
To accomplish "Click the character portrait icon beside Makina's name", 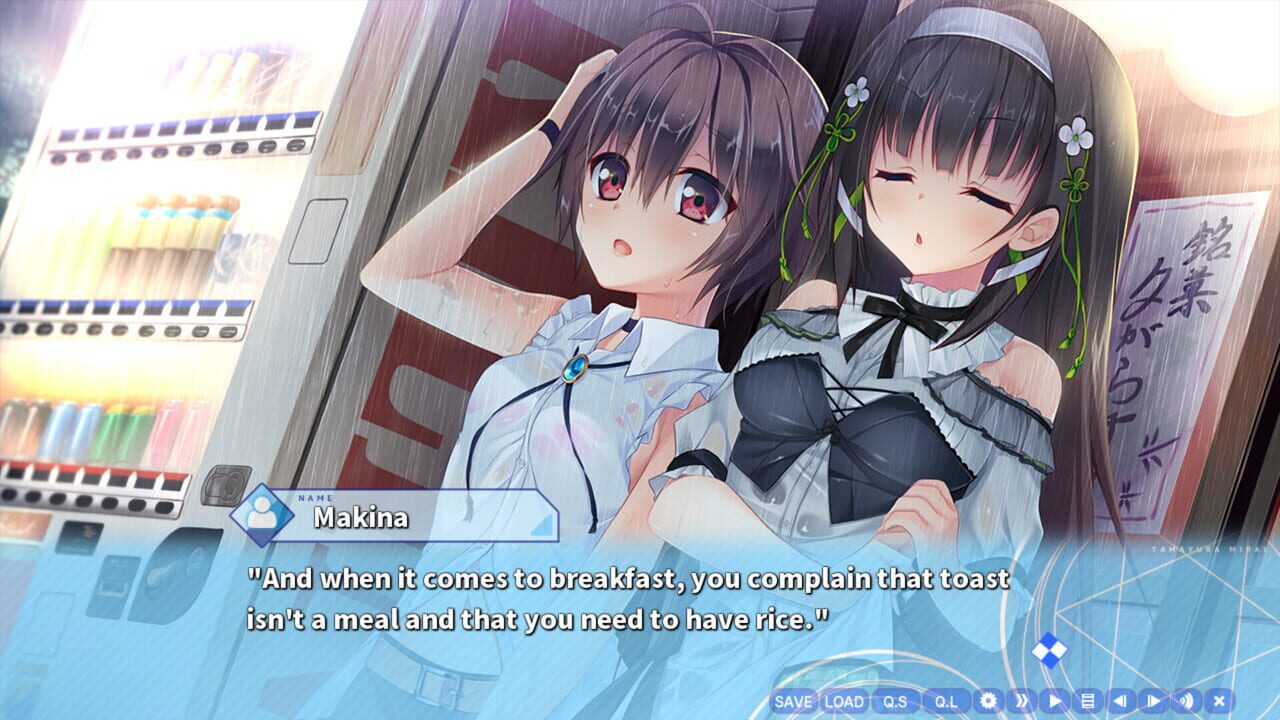I will [262, 512].
